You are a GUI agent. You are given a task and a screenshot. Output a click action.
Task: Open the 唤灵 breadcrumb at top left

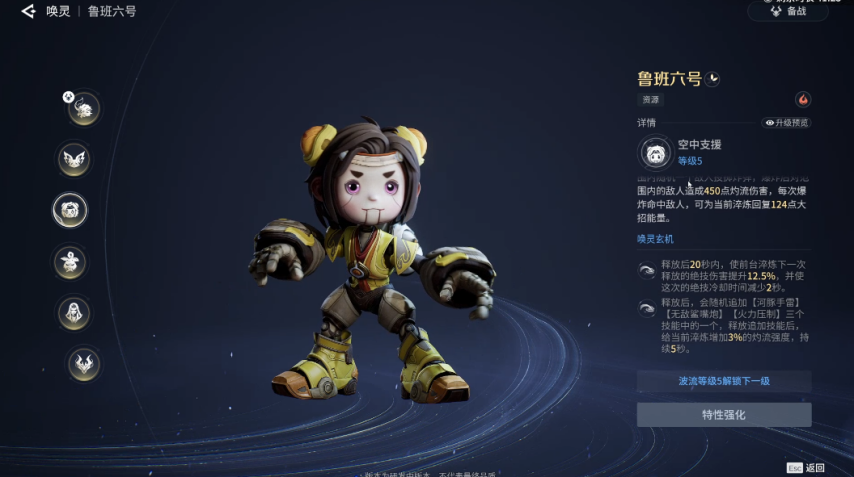click(x=58, y=12)
